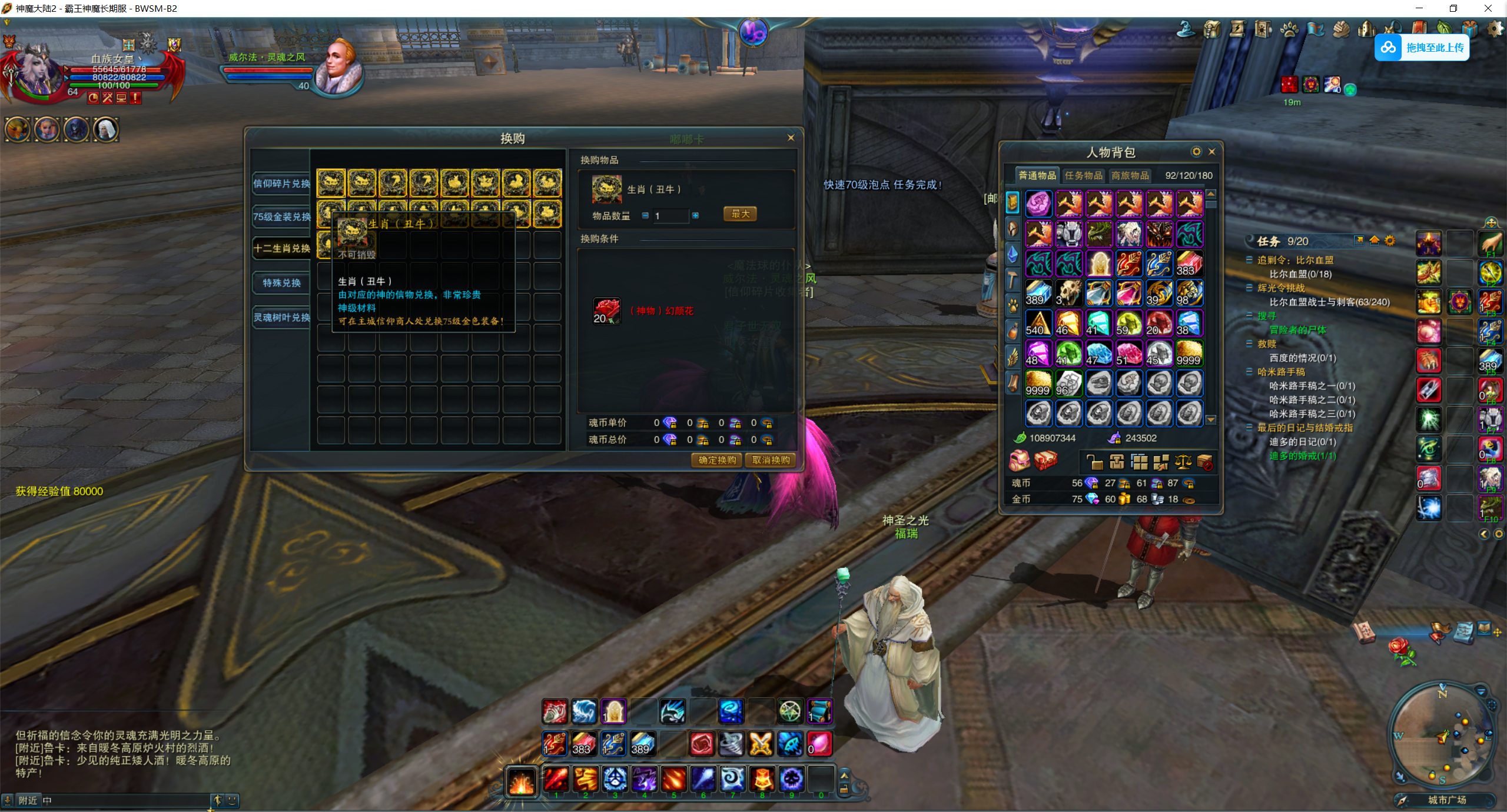This screenshot has width=1507, height=812.
Task: Close the 人物背包 inventory window
Action: (x=1211, y=152)
